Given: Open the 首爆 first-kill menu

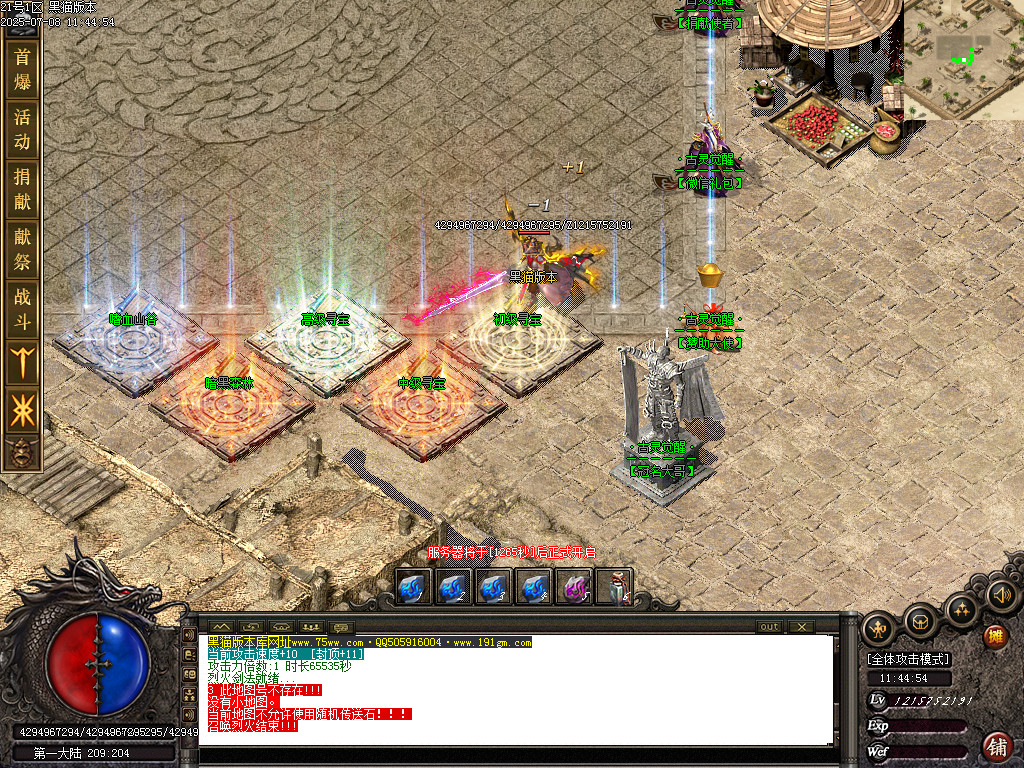Looking at the screenshot, I should pyautogui.click(x=22, y=69).
